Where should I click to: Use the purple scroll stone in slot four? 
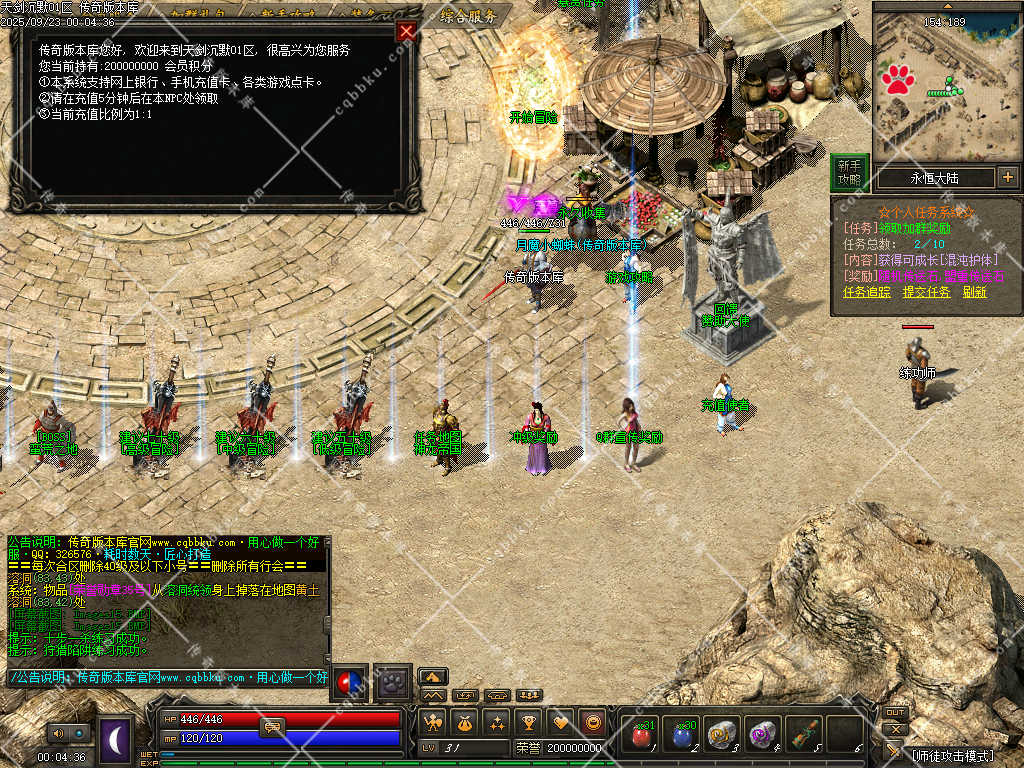[762, 735]
